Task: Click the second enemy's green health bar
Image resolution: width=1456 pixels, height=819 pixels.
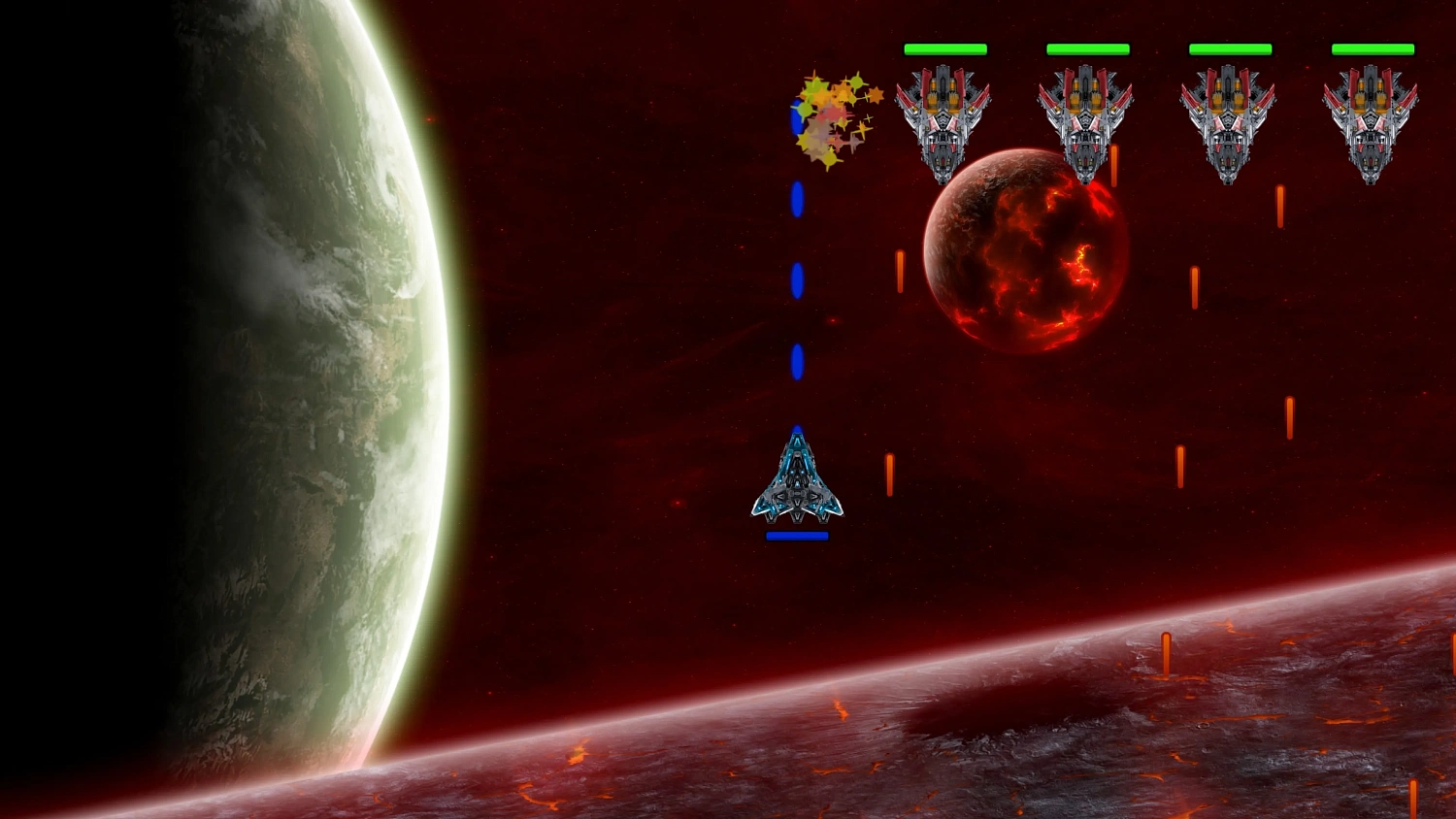Action: tap(1085, 48)
